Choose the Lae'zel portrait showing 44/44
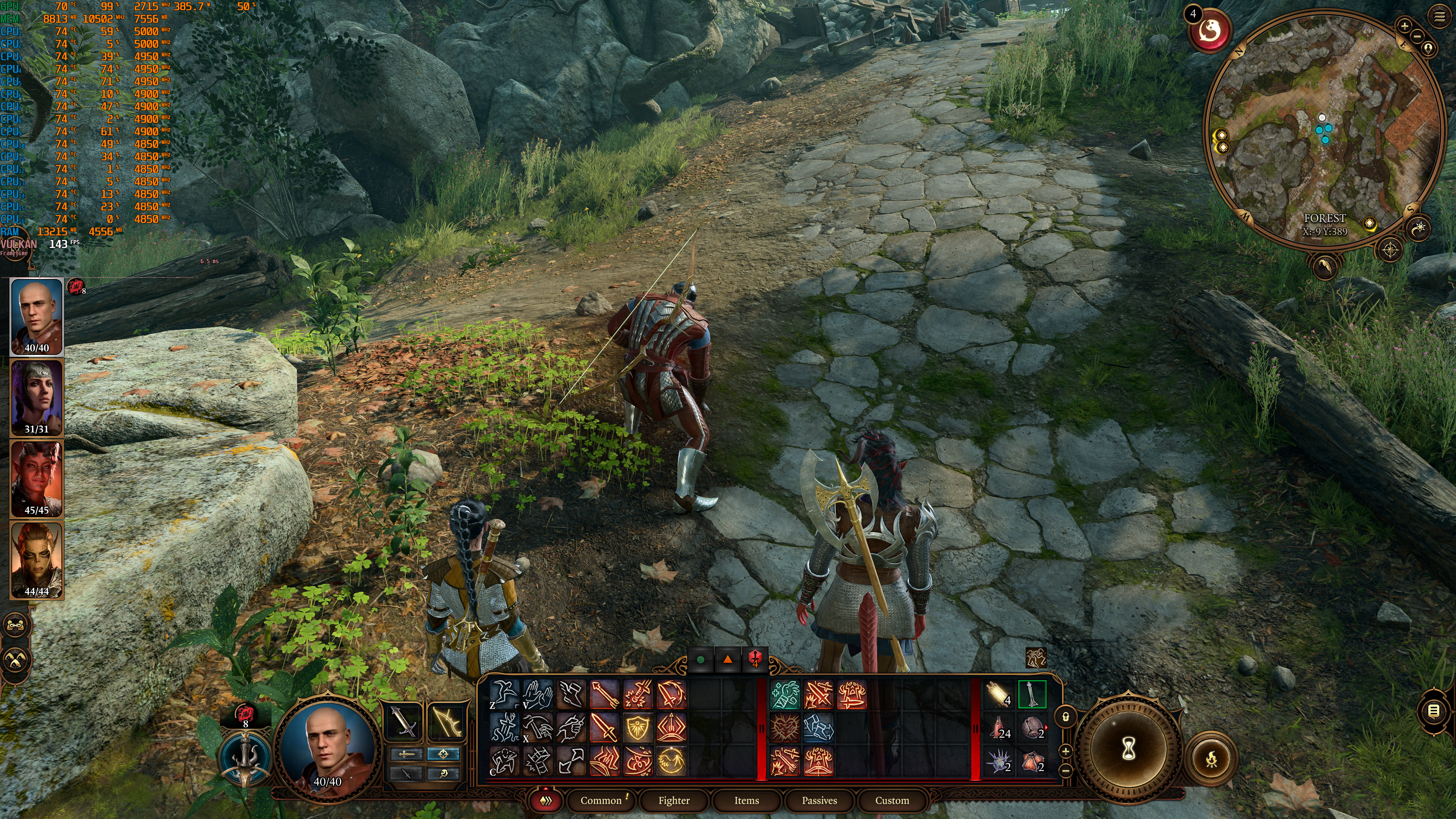Image resolution: width=1456 pixels, height=819 pixels. click(x=37, y=560)
